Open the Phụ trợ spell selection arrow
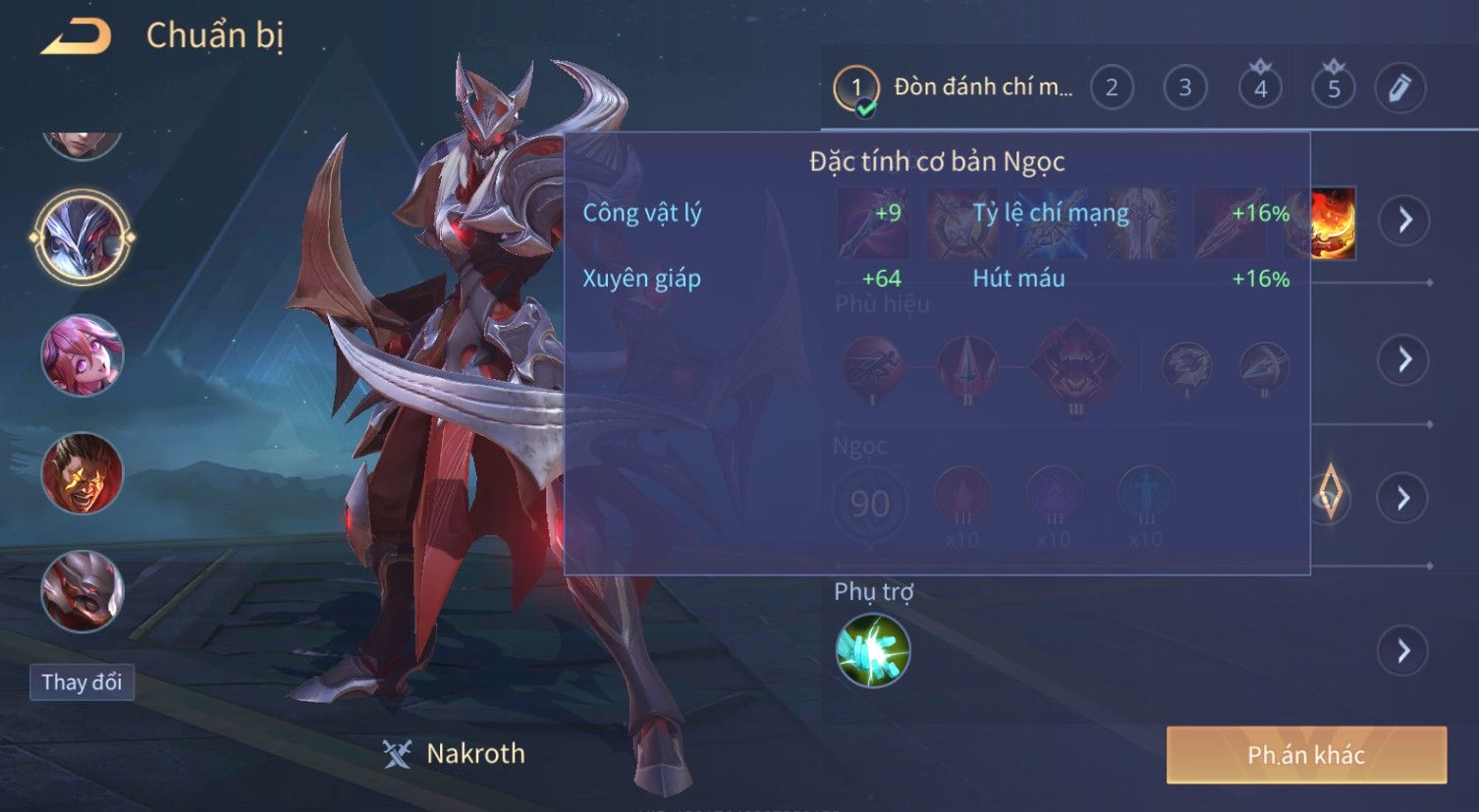The height and width of the screenshot is (812, 1479). pos(1404,651)
